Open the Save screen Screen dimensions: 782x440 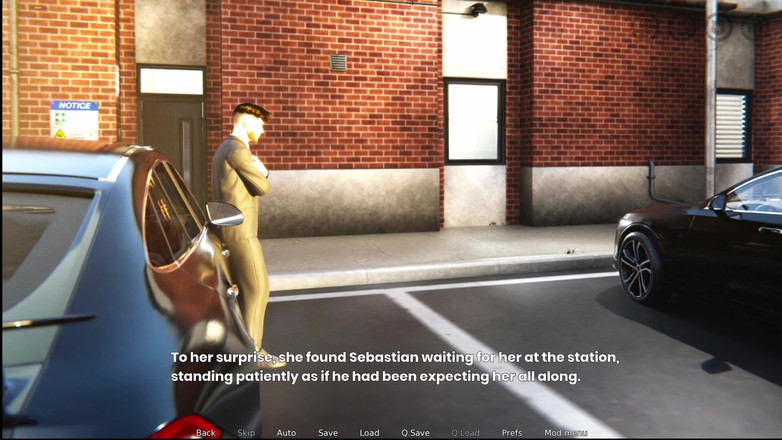click(x=328, y=433)
